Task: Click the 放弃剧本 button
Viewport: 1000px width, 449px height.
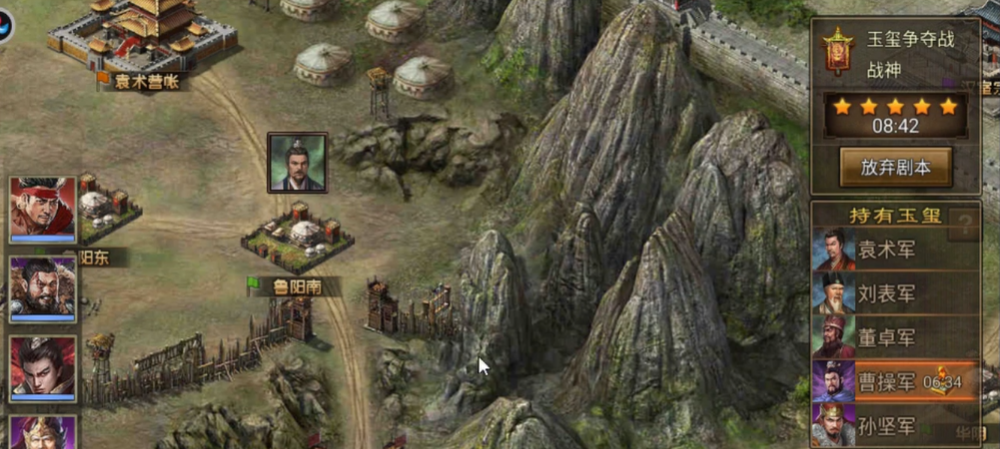Action: click(895, 167)
